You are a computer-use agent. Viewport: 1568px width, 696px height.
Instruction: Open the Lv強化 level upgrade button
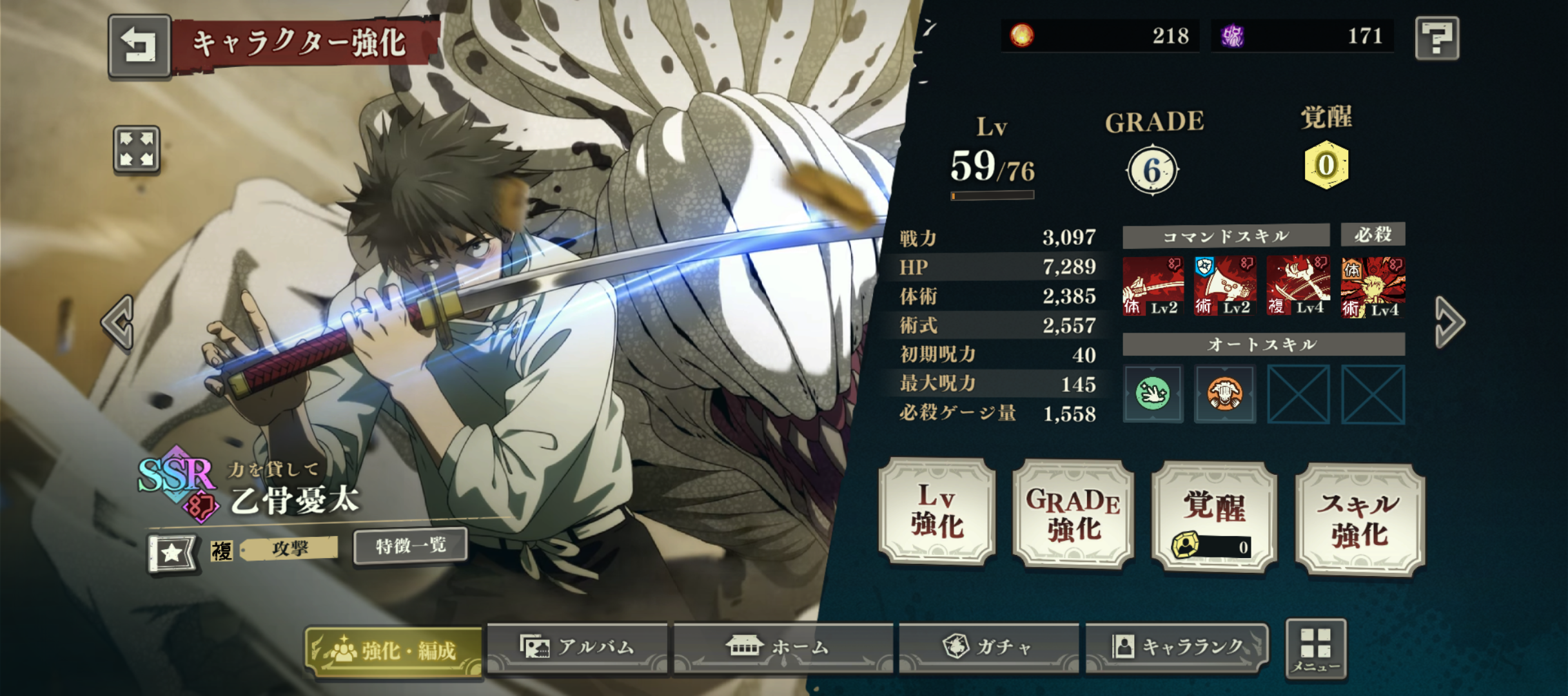point(937,512)
